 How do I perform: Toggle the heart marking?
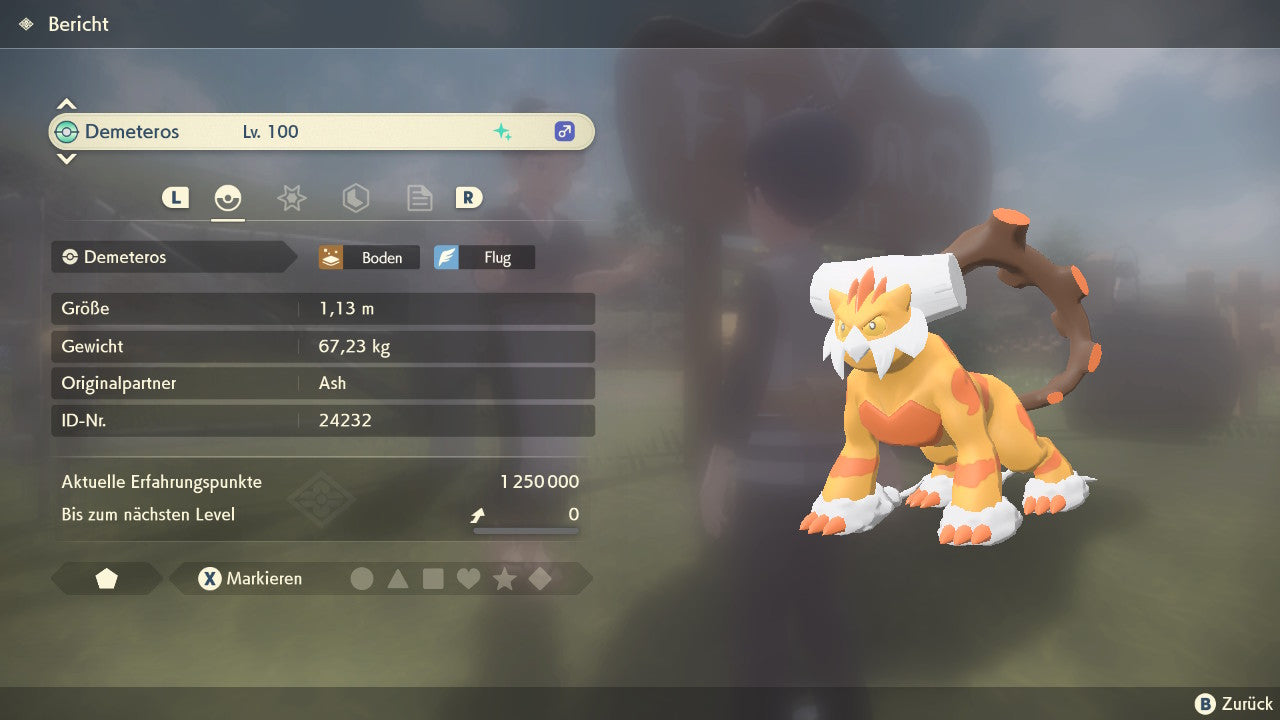coord(468,578)
